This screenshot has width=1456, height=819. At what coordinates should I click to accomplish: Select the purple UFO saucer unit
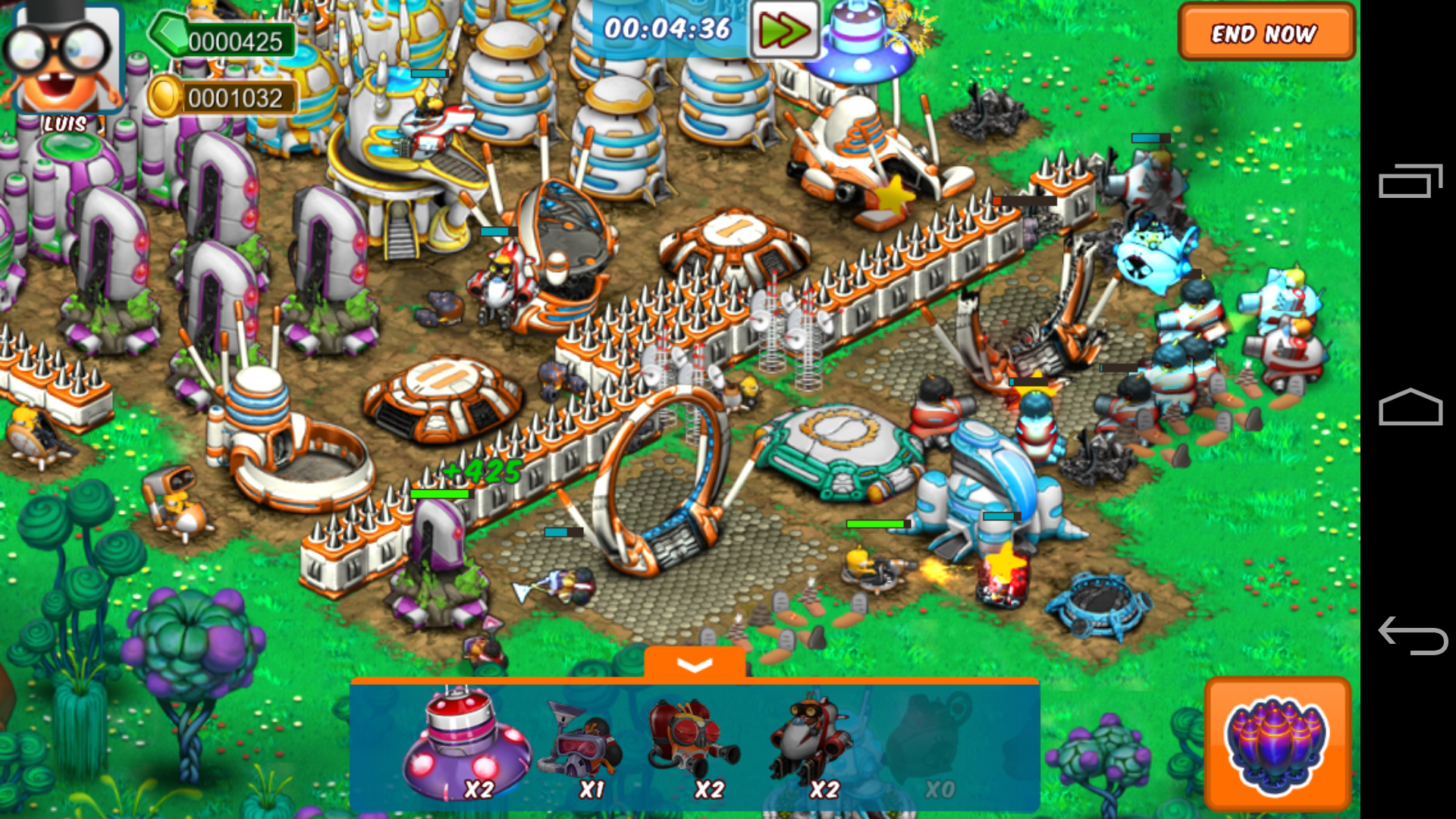pyautogui.click(x=464, y=747)
